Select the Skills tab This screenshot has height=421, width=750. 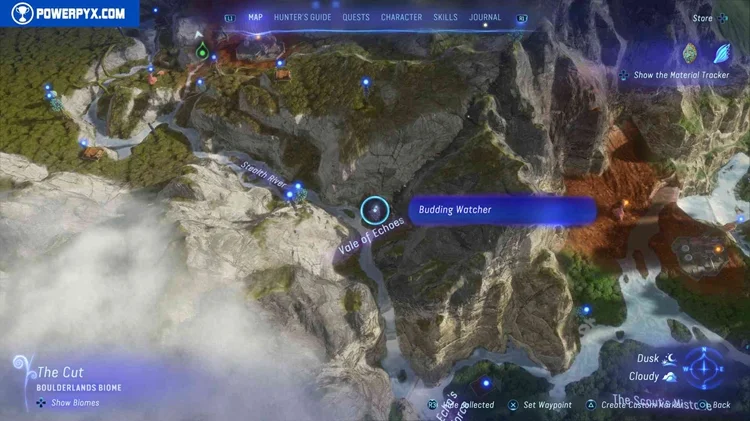pos(445,17)
